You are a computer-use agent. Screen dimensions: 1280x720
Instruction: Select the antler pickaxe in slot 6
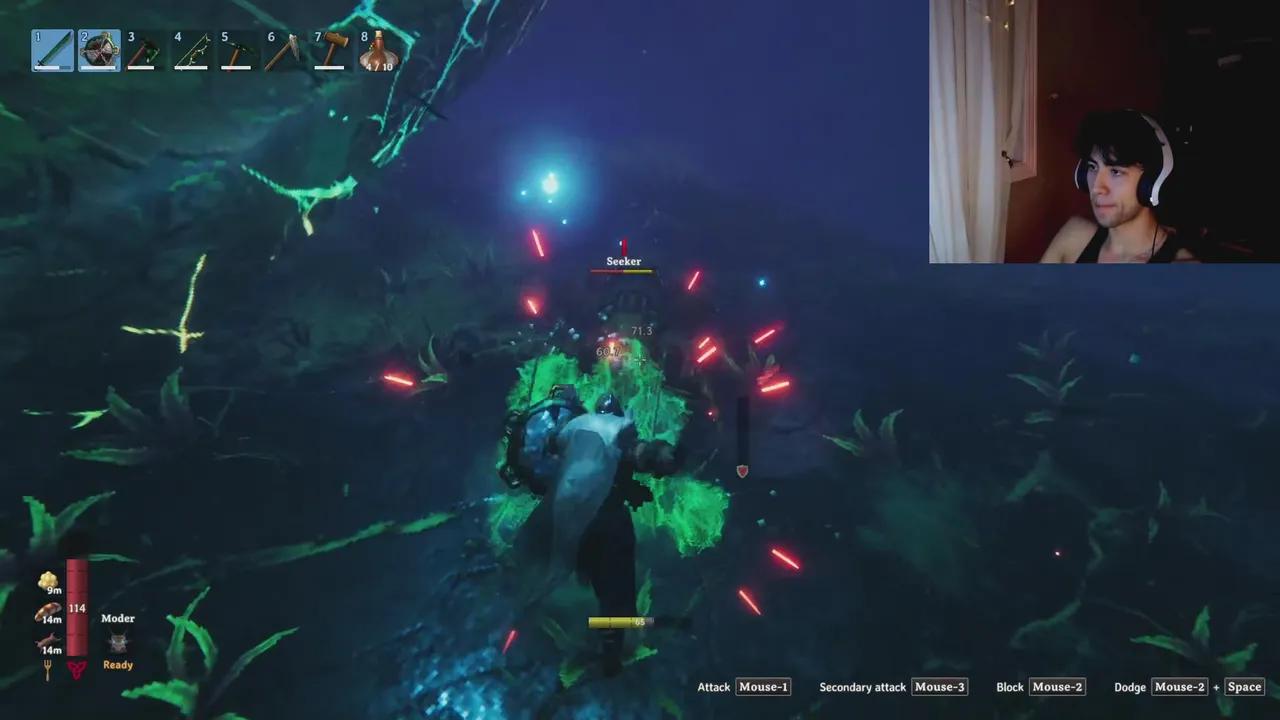pyautogui.click(x=284, y=50)
